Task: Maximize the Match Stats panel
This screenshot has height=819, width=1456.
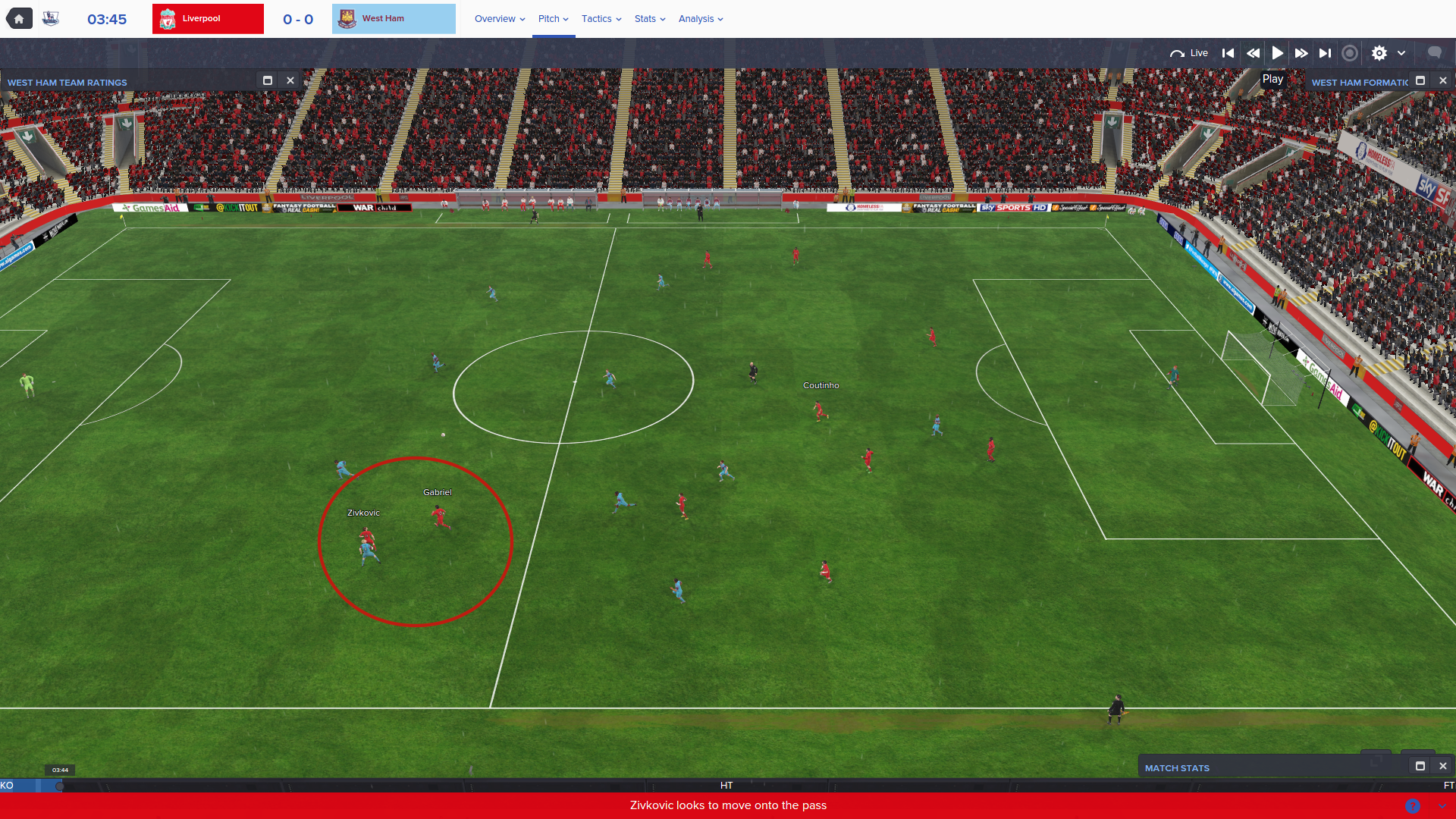Action: 1420,766
